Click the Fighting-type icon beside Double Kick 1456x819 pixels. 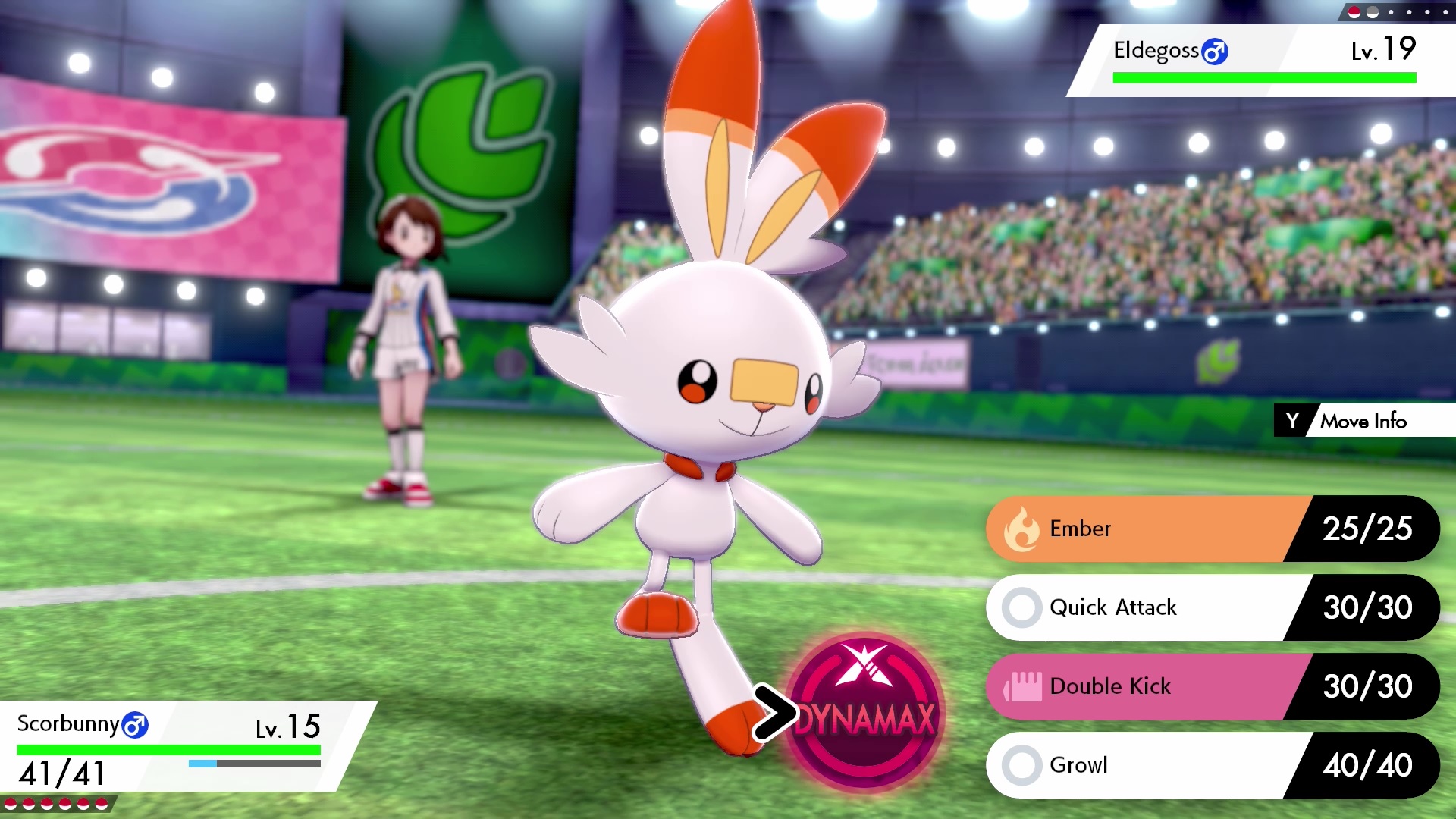click(1025, 686)
